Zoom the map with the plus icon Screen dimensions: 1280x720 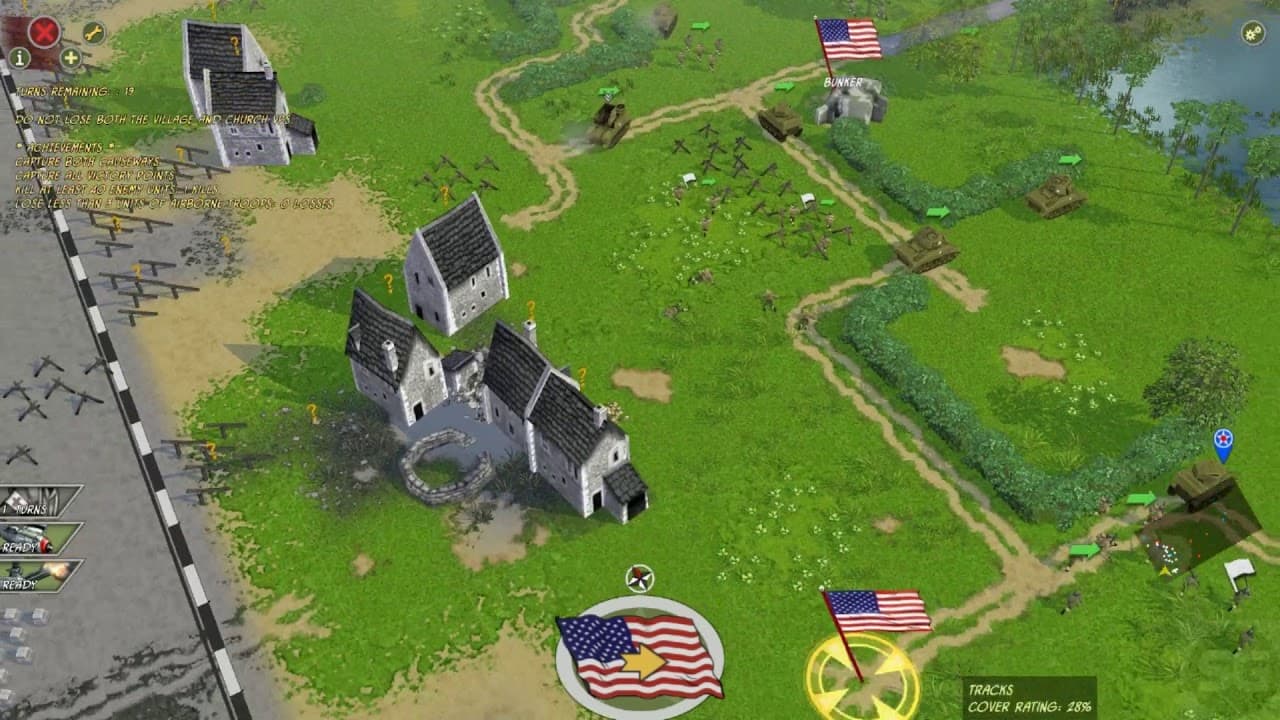pyautogui.click(x=68, y=58)
